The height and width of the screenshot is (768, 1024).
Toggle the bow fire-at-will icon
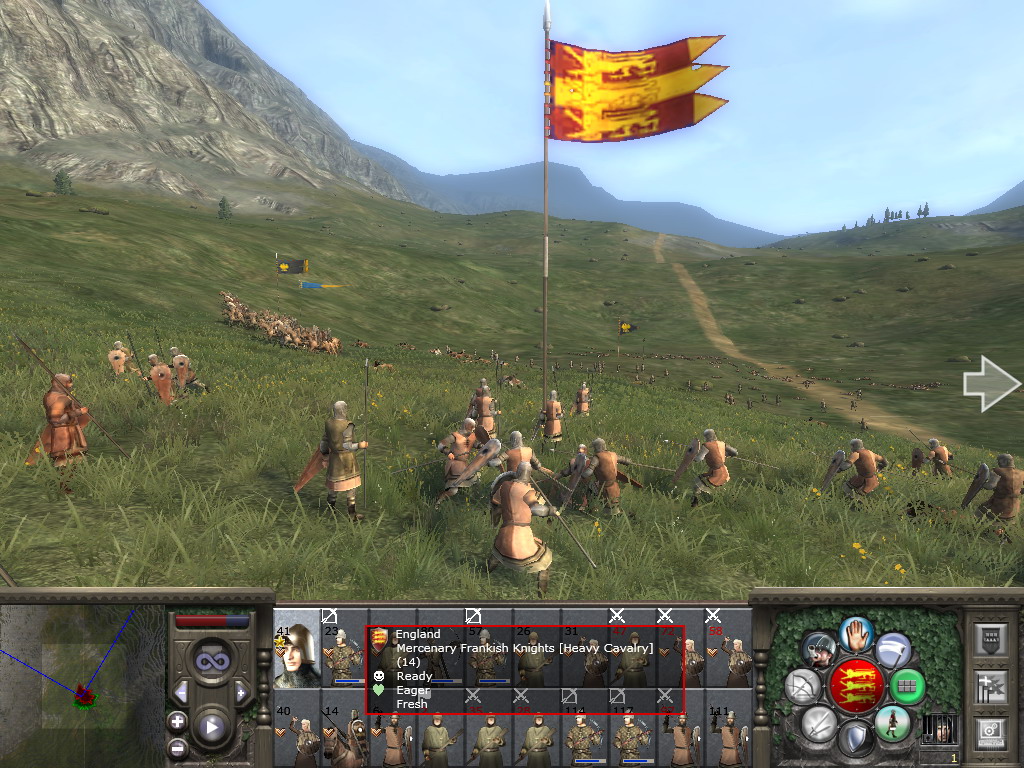click(x=802, y=686)
